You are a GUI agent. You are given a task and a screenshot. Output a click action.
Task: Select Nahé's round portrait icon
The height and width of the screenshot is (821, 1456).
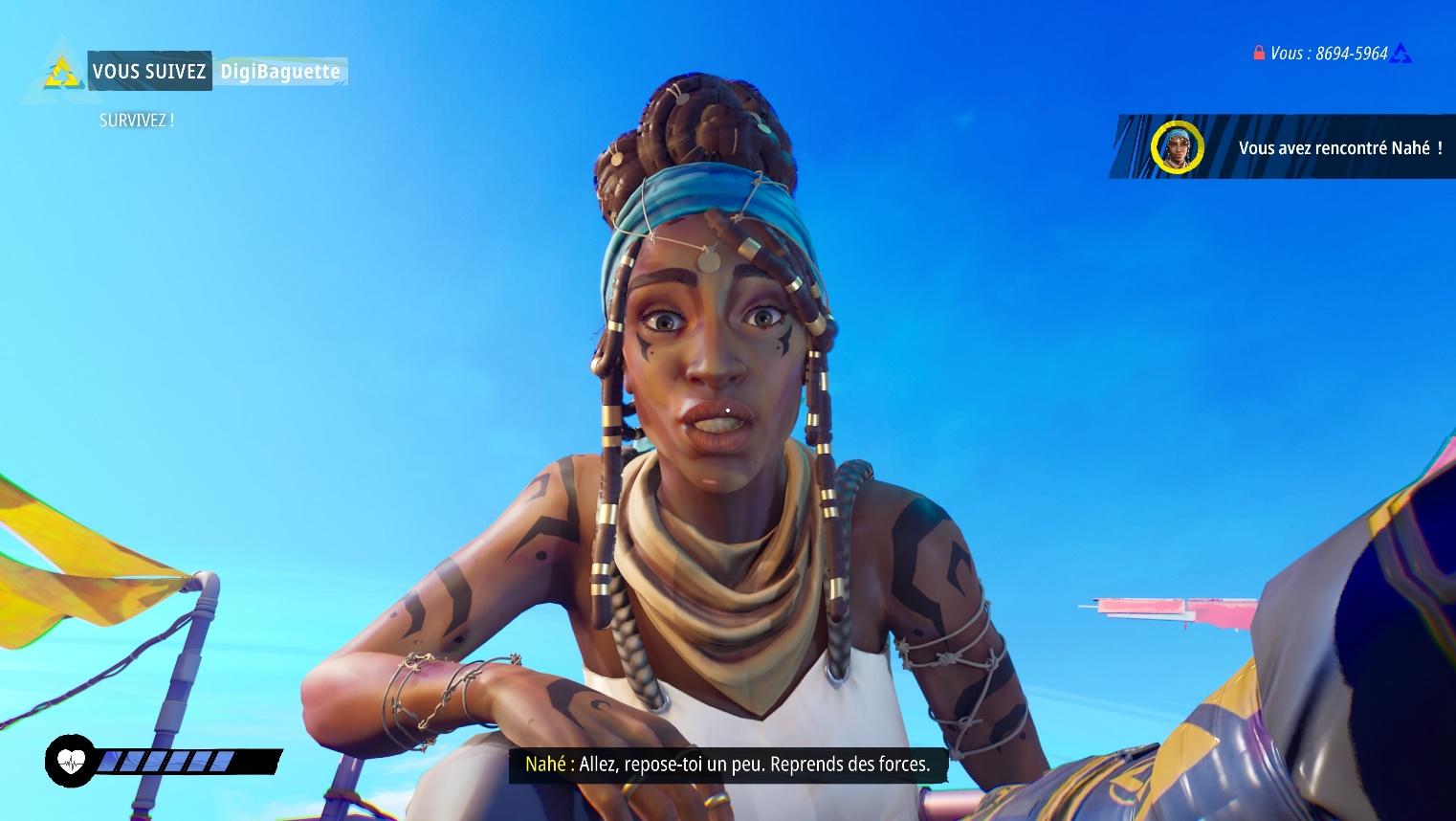click(x=1176, y=147)
